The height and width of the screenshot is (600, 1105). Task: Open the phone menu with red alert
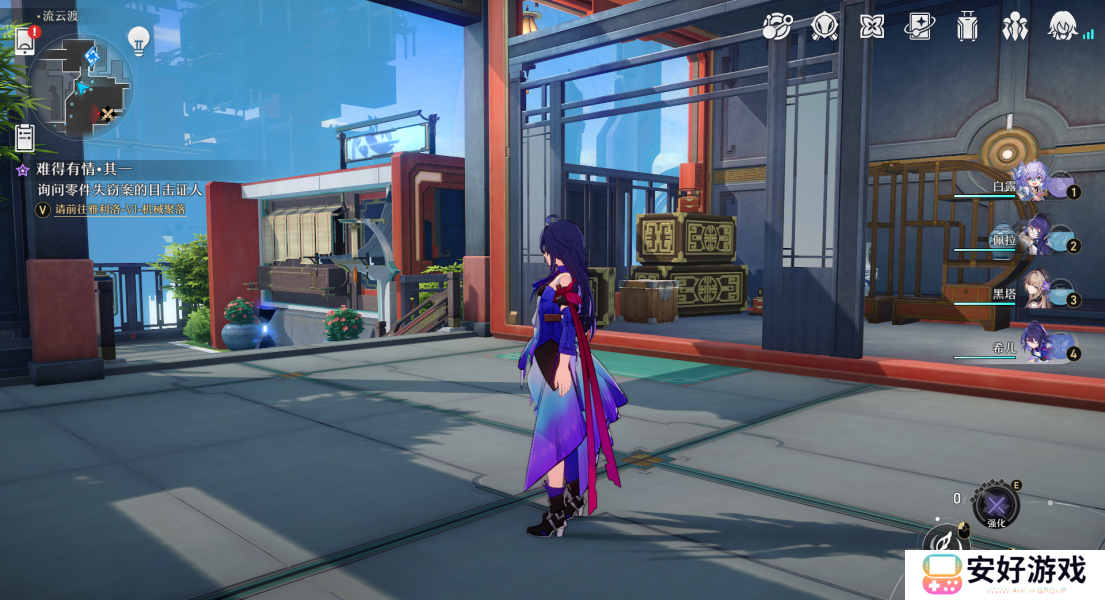click(x=25, y=40)
